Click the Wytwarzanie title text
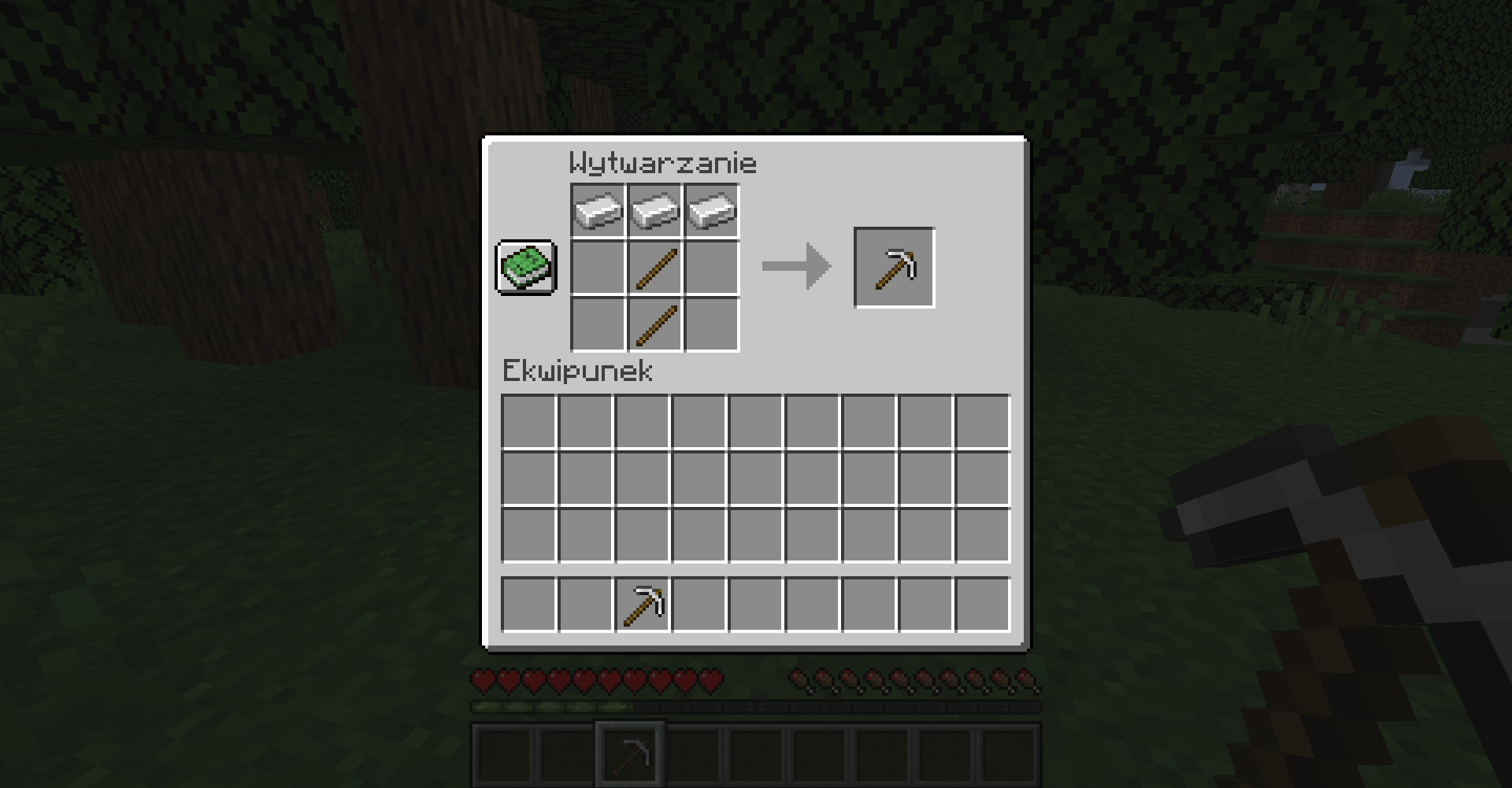This screenshot has width=1512, height=788. coord(664,162)
